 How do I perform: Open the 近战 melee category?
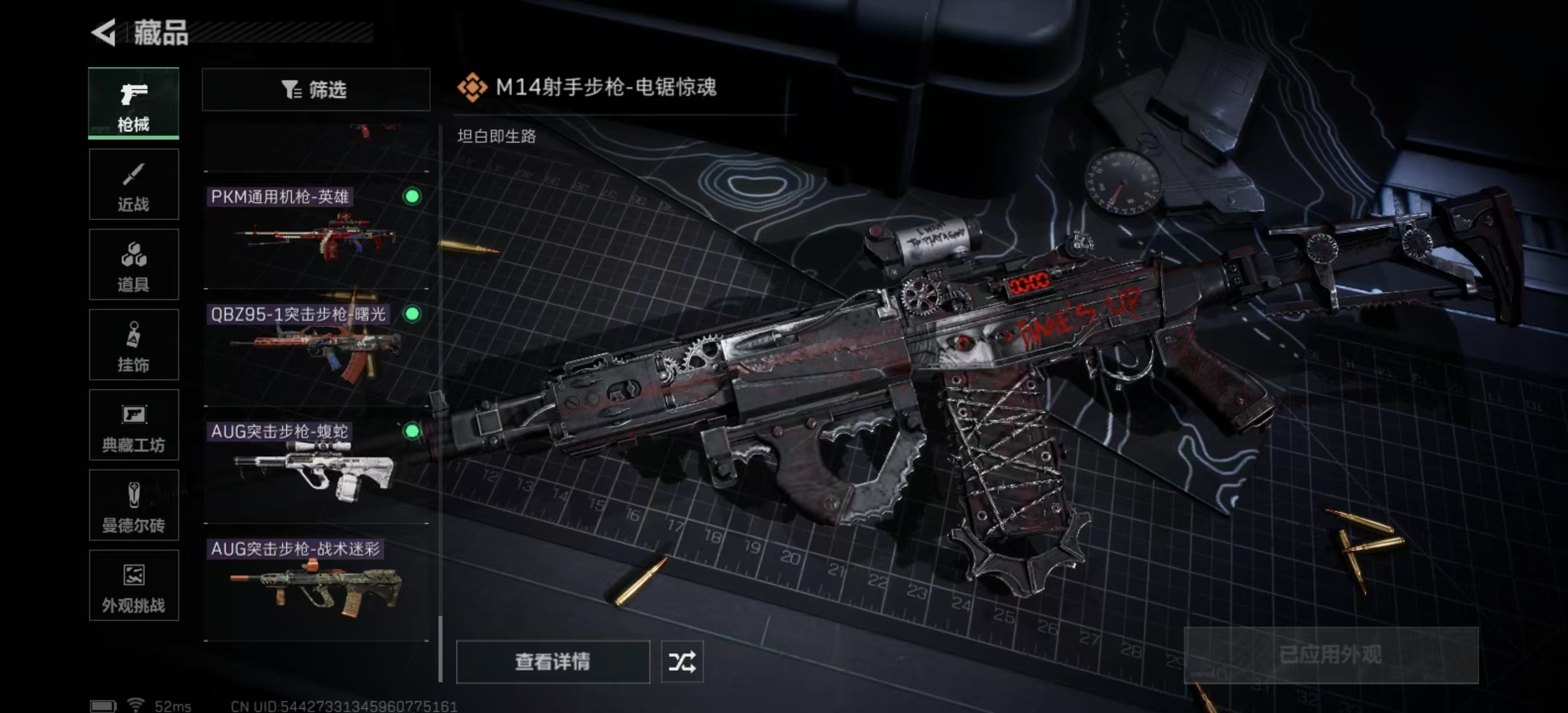133,184
